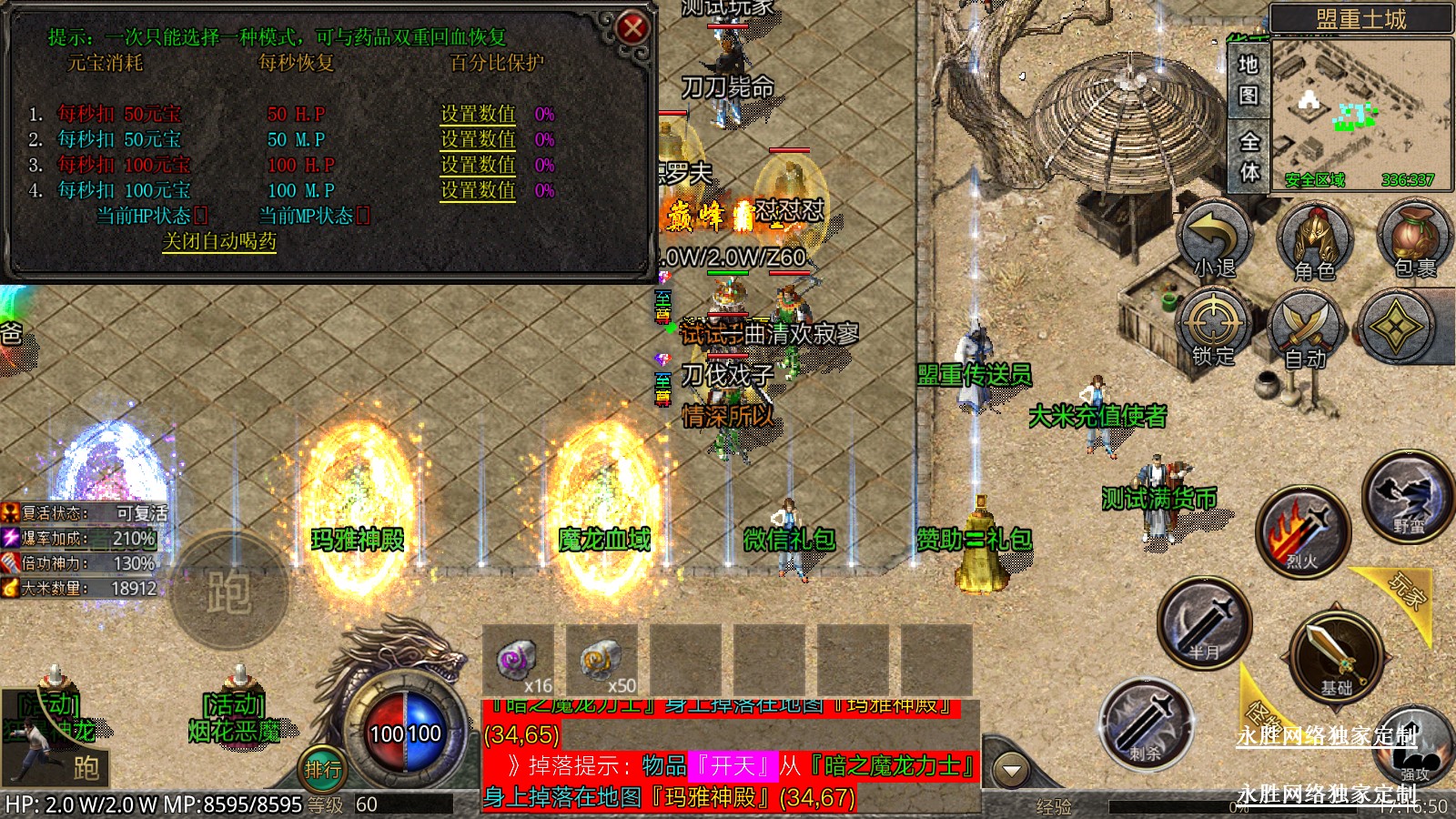Open the 角色 character sheet
Viewport: 1456px width, 819px height.
1315,241
